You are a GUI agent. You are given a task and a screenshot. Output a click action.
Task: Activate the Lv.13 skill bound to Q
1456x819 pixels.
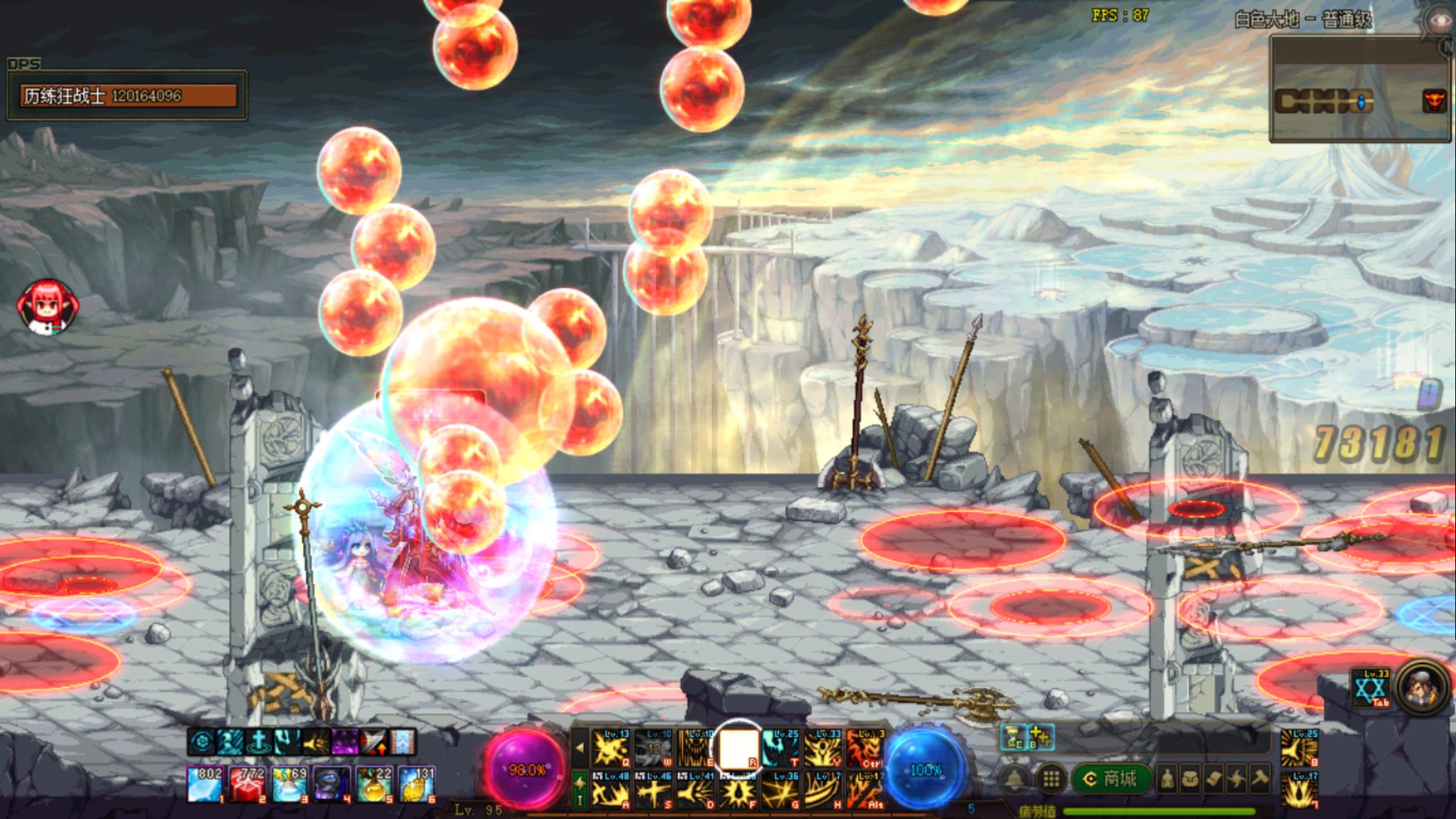click(x=611, y=748)
